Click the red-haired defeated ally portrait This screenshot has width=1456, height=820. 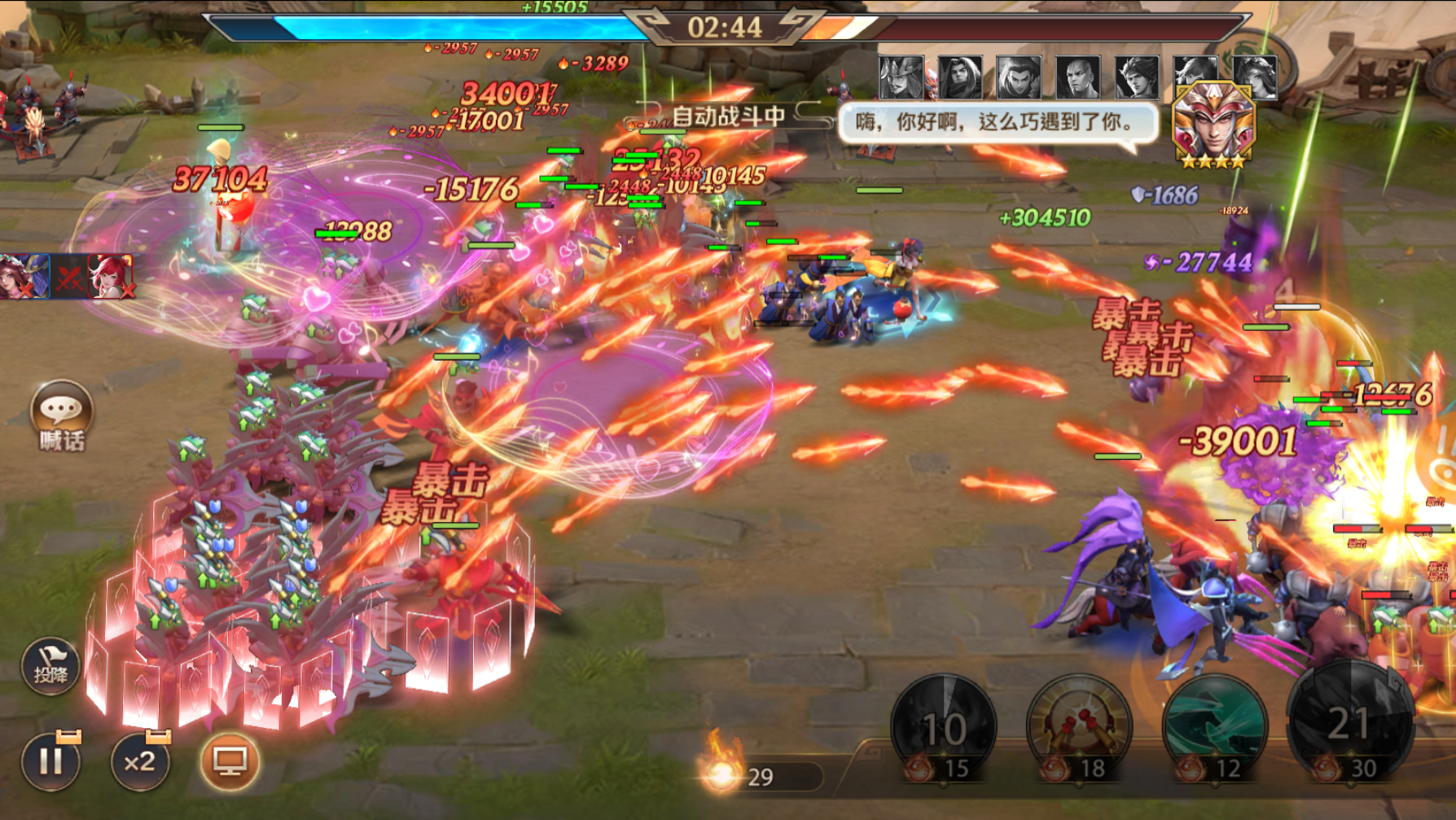(110, 276)
